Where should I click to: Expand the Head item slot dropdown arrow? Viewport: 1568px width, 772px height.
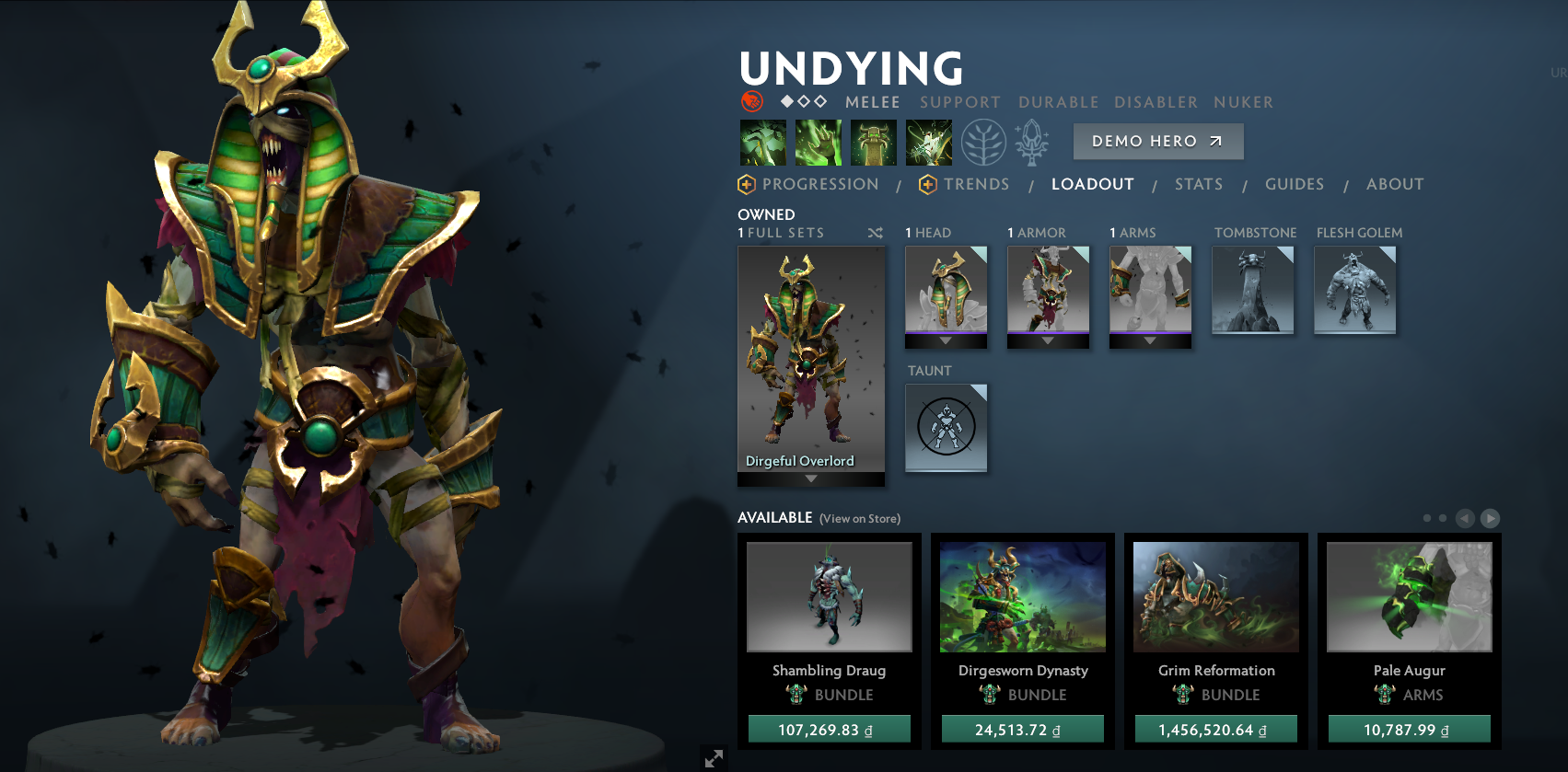(946, 341)
